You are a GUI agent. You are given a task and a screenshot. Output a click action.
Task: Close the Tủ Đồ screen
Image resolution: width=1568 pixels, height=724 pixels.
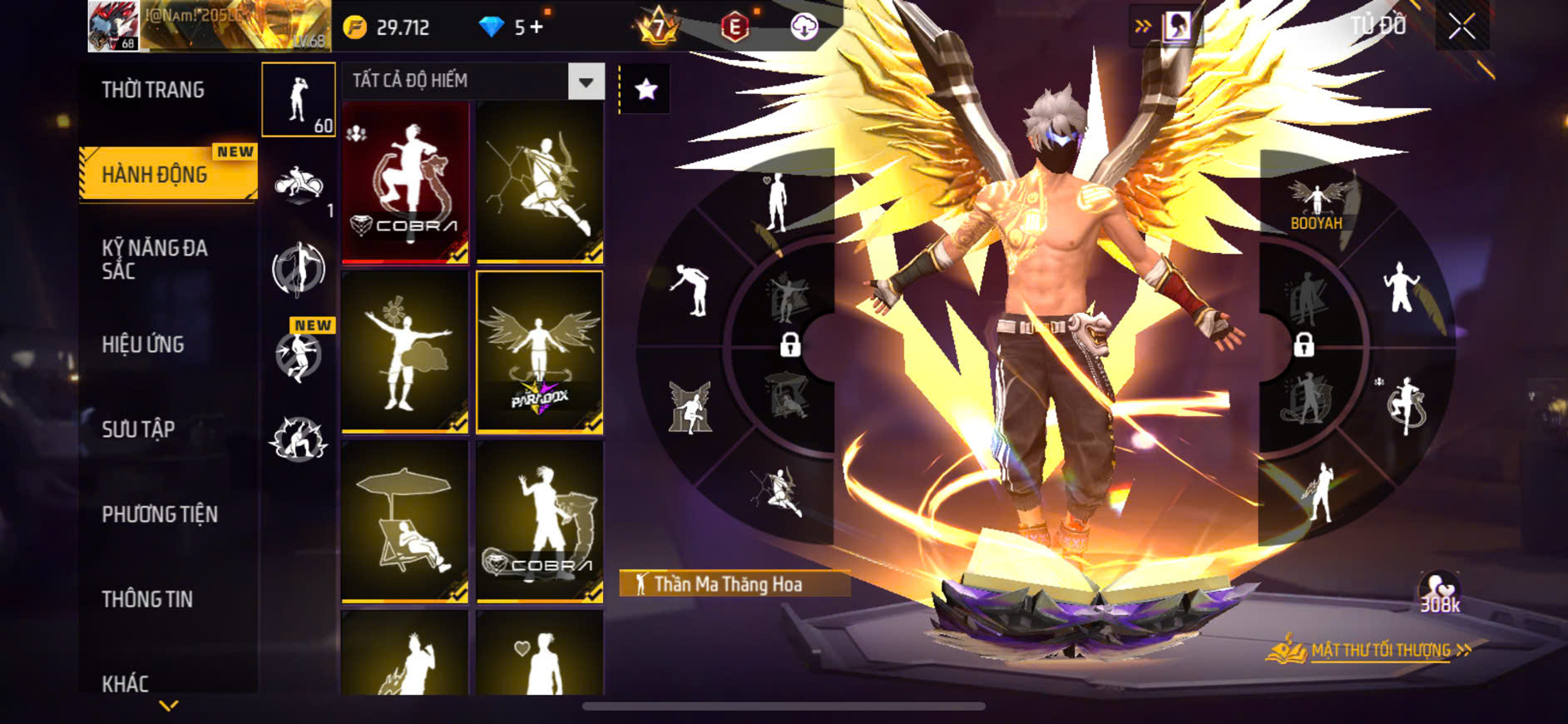tap(1462, 27)
